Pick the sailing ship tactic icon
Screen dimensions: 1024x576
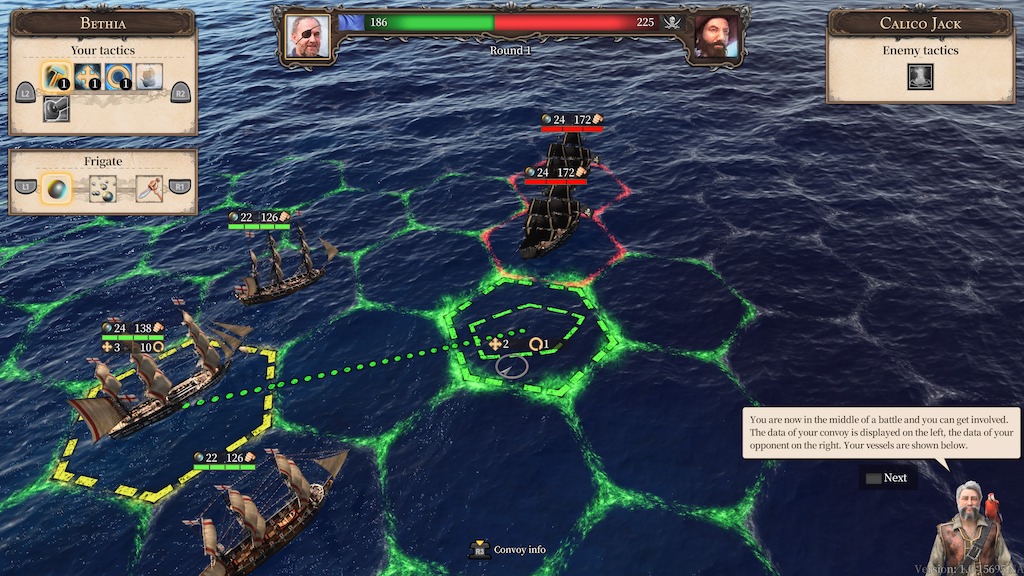[x=149, y=76]
